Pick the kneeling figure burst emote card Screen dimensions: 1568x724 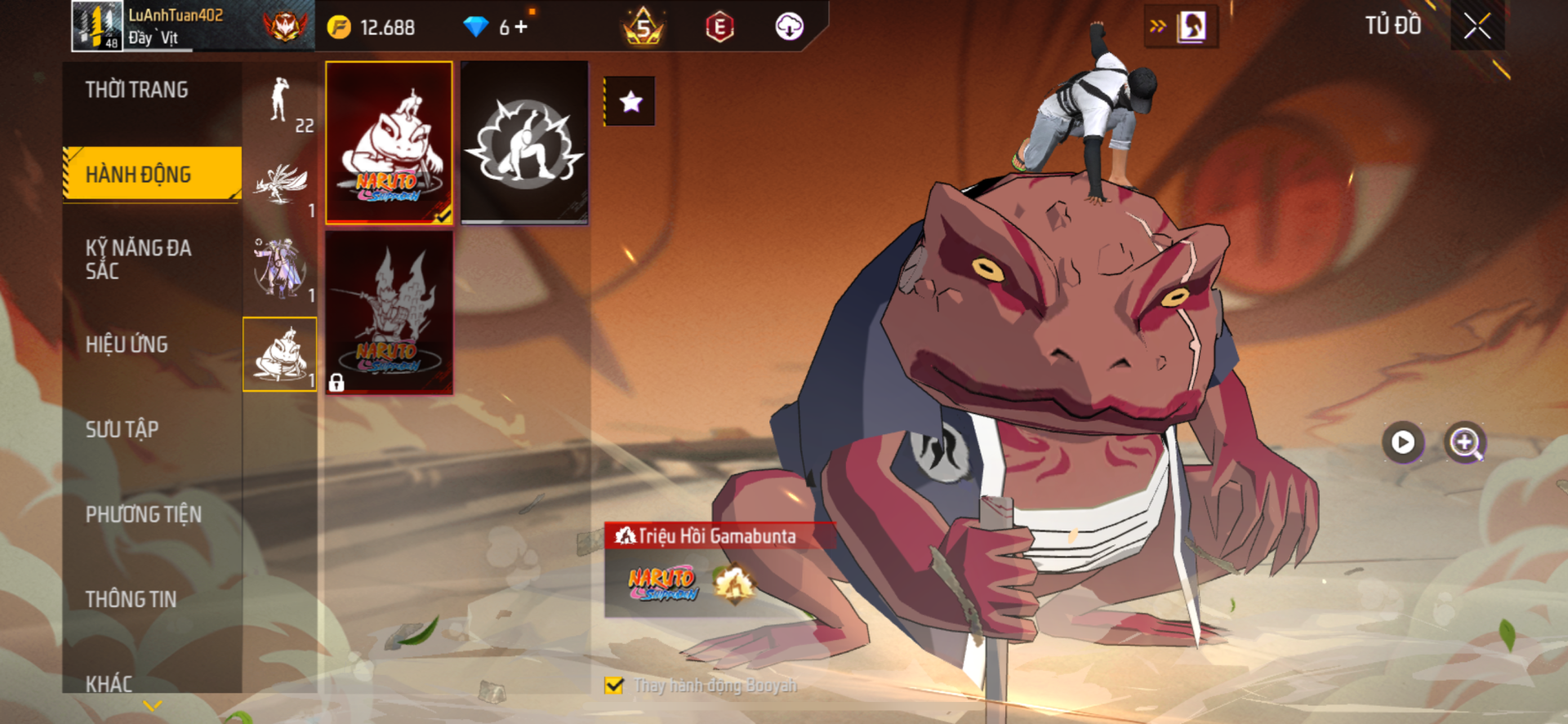click(x=524, y=142)
